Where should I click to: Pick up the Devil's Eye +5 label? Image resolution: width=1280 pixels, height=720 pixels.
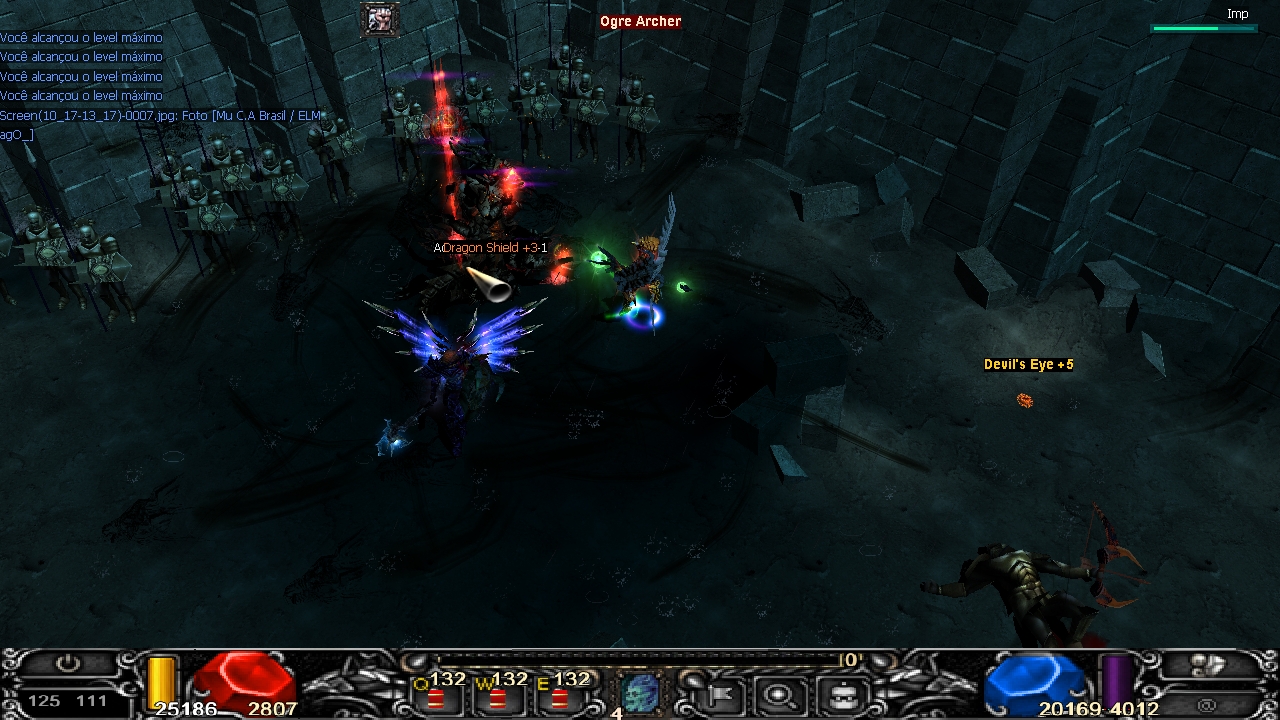(x=1029, y=365)
